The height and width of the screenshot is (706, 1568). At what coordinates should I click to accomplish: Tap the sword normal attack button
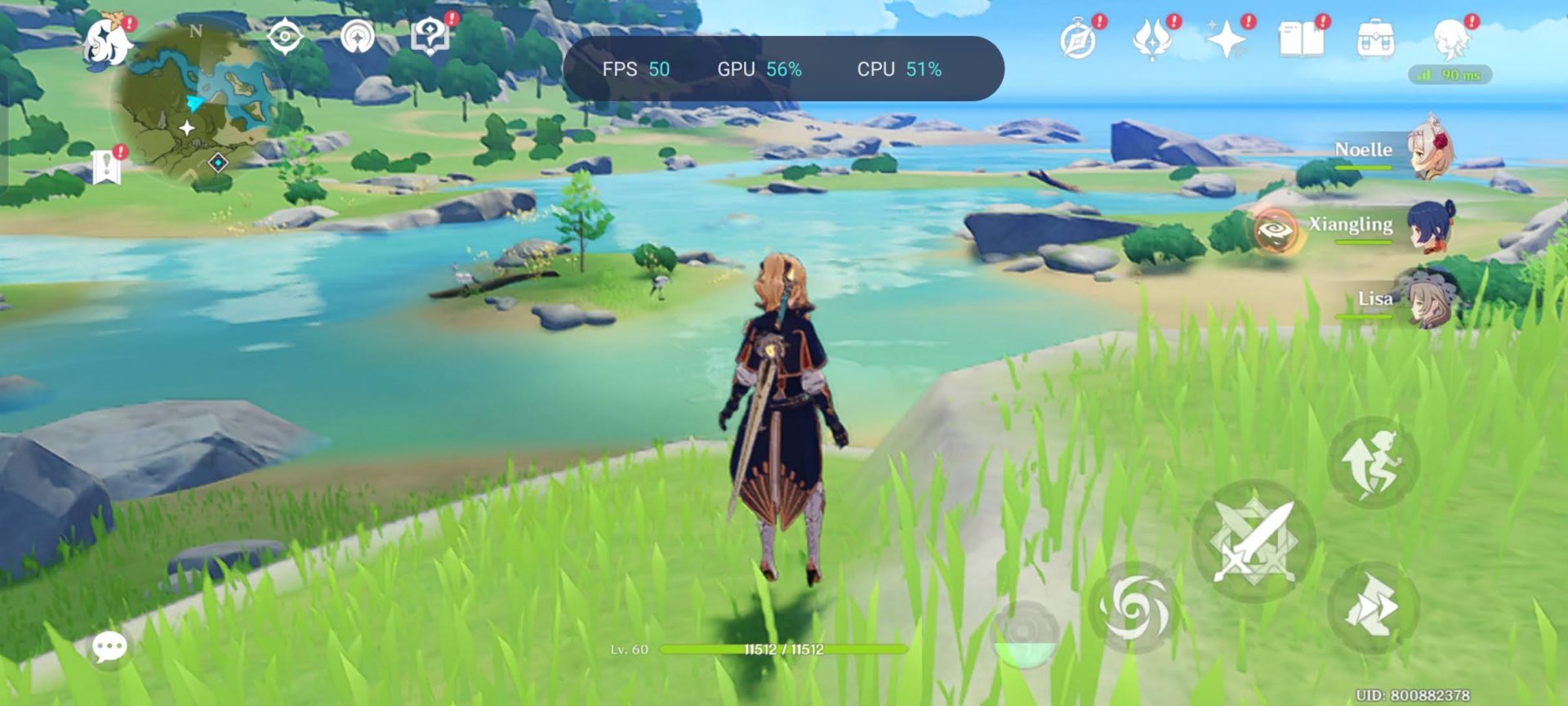[x=1254, y=541]
